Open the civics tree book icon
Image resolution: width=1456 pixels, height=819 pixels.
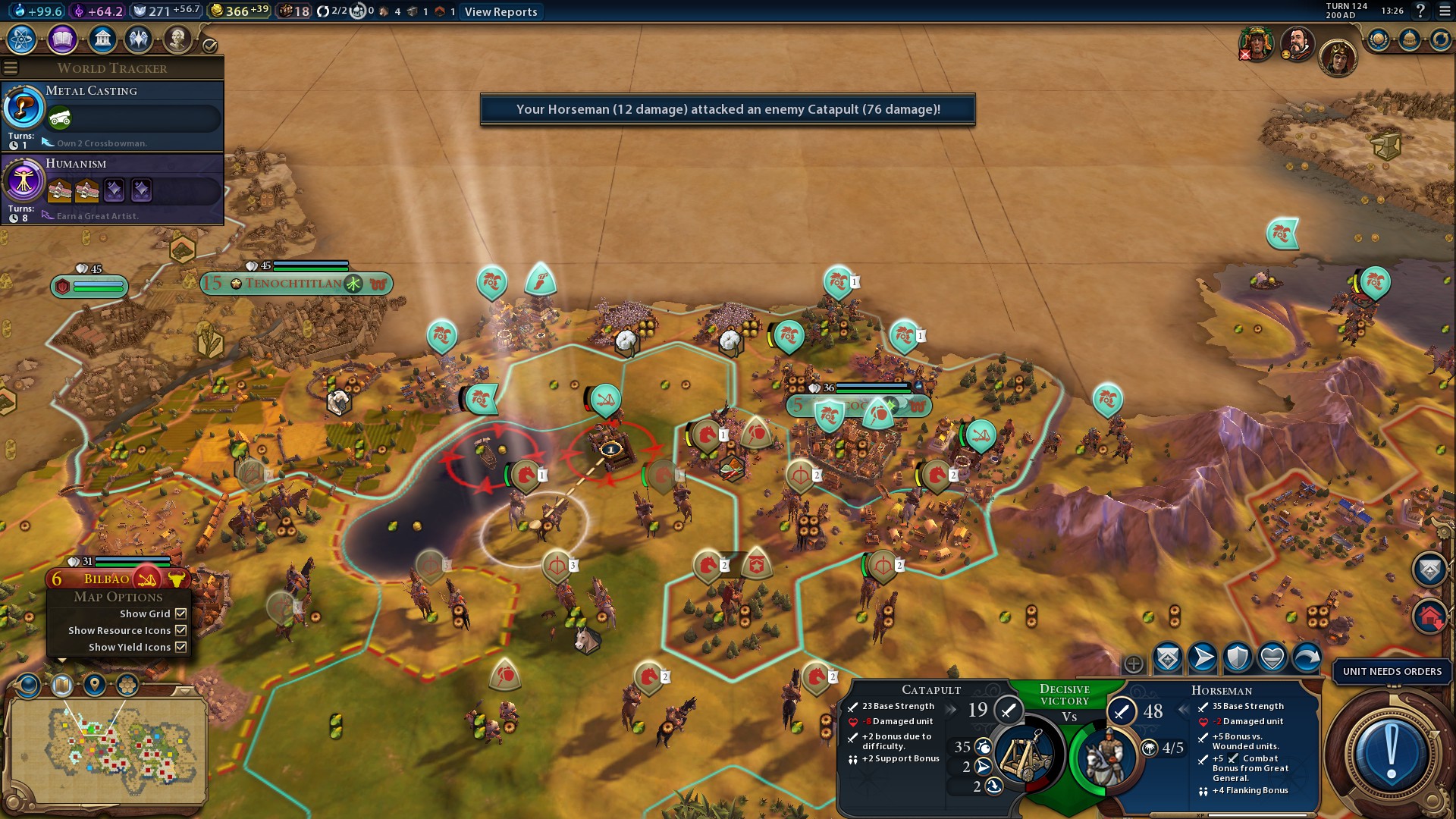62,39
